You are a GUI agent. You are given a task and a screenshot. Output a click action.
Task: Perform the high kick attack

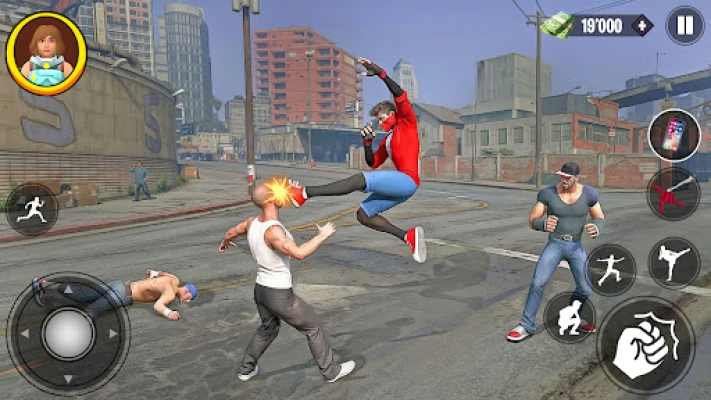click(x=674, y=262)
